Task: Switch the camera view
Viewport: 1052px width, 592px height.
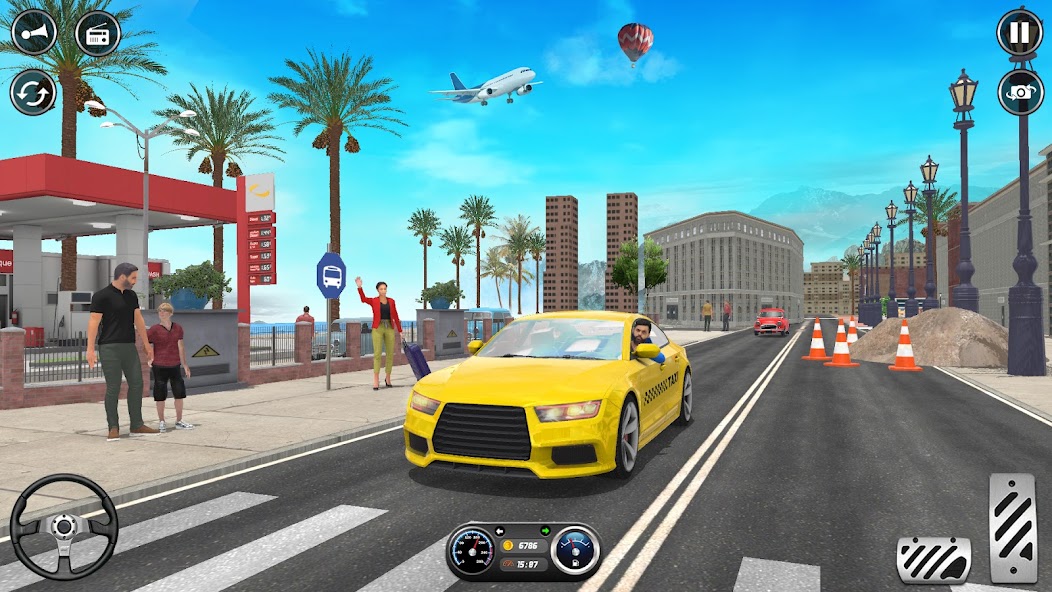Action: 1019,92
